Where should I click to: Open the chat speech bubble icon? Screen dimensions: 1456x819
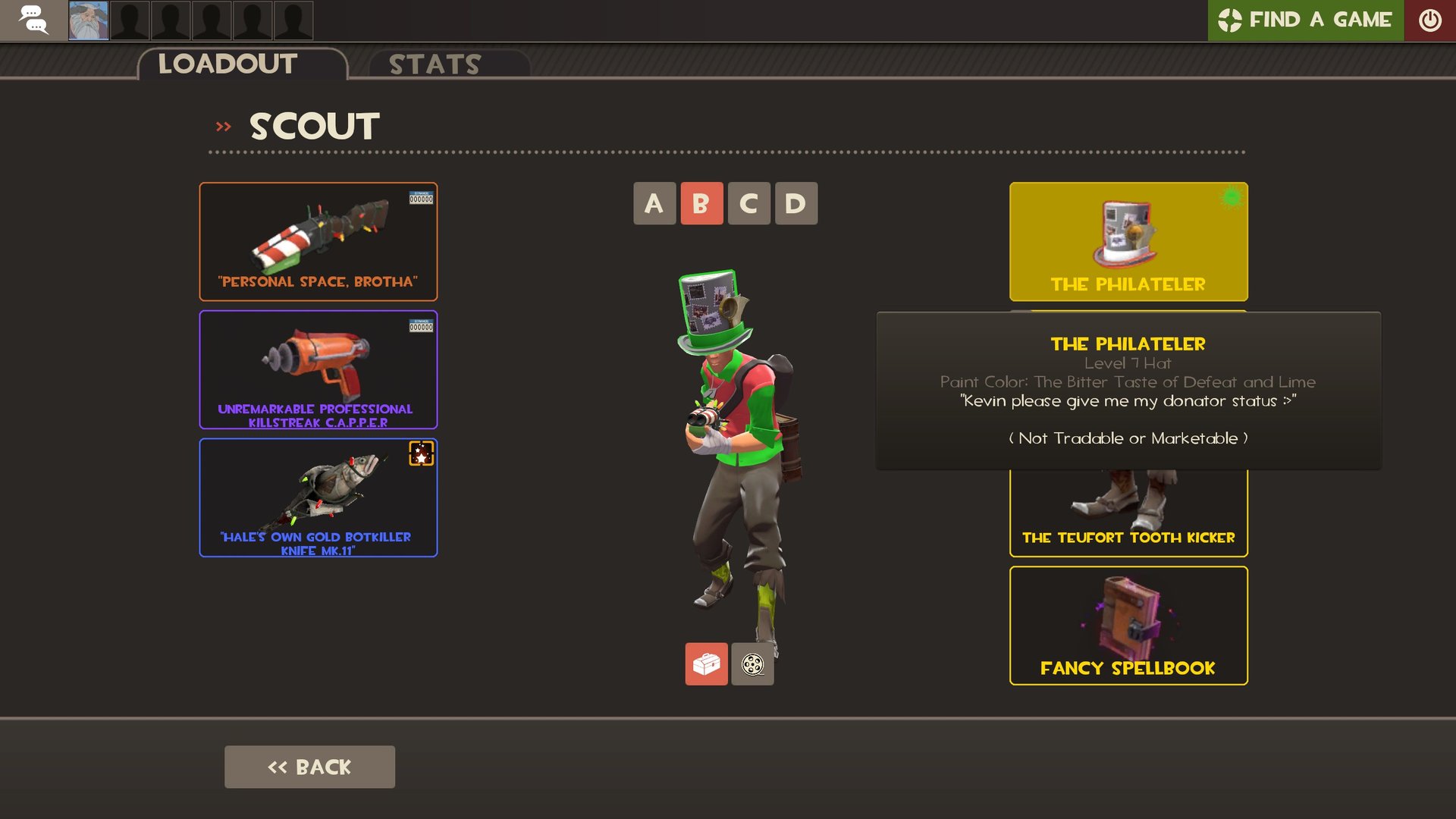coord(33,20)
